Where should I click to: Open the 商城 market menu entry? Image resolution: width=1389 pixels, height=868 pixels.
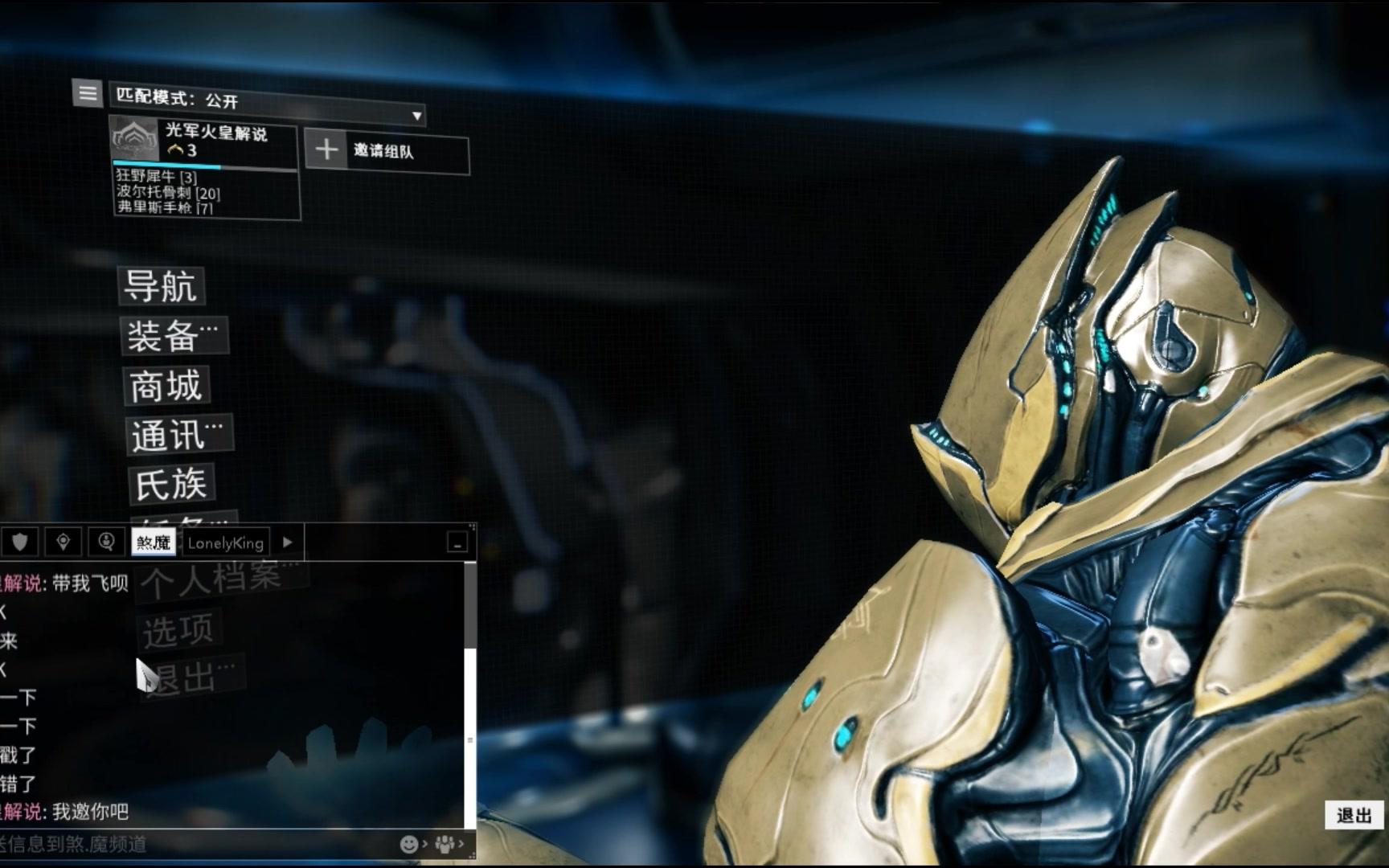point(166,387)
